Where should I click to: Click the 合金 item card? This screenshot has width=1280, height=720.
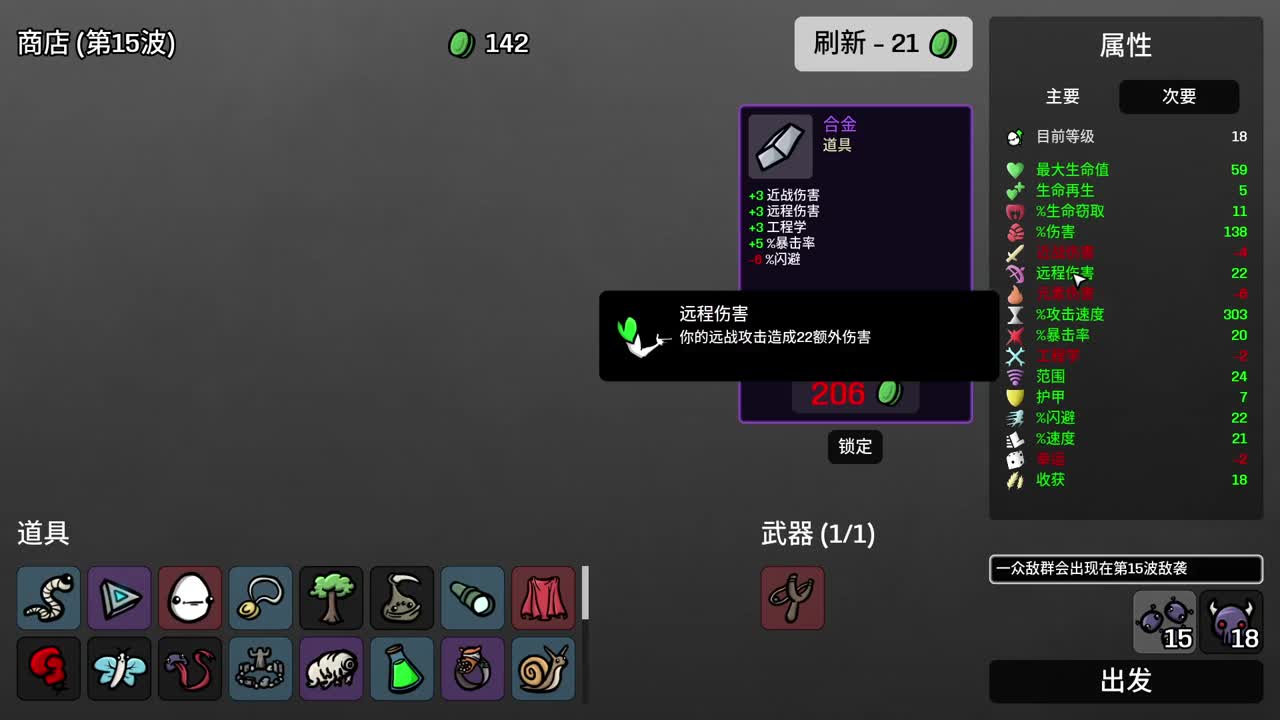(855, 200)
